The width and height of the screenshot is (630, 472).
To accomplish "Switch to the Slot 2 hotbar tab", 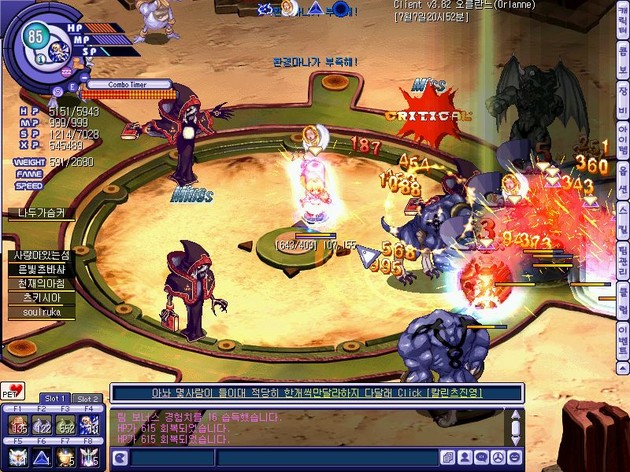I will pos(87,398).
